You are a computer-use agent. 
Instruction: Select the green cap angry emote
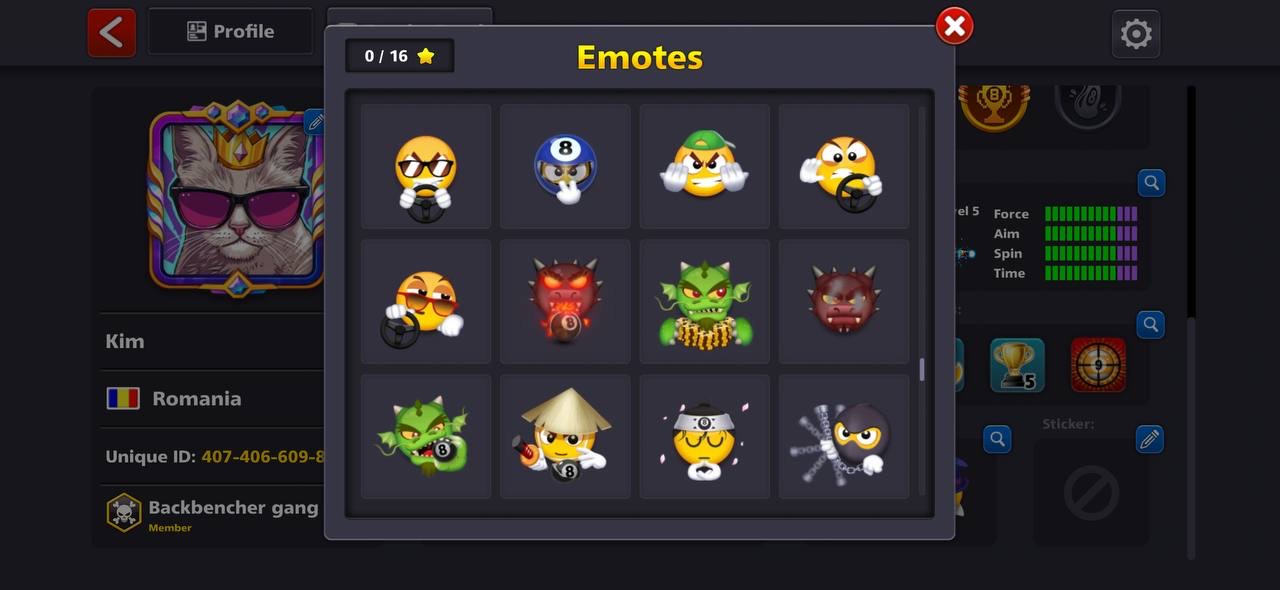704,167
